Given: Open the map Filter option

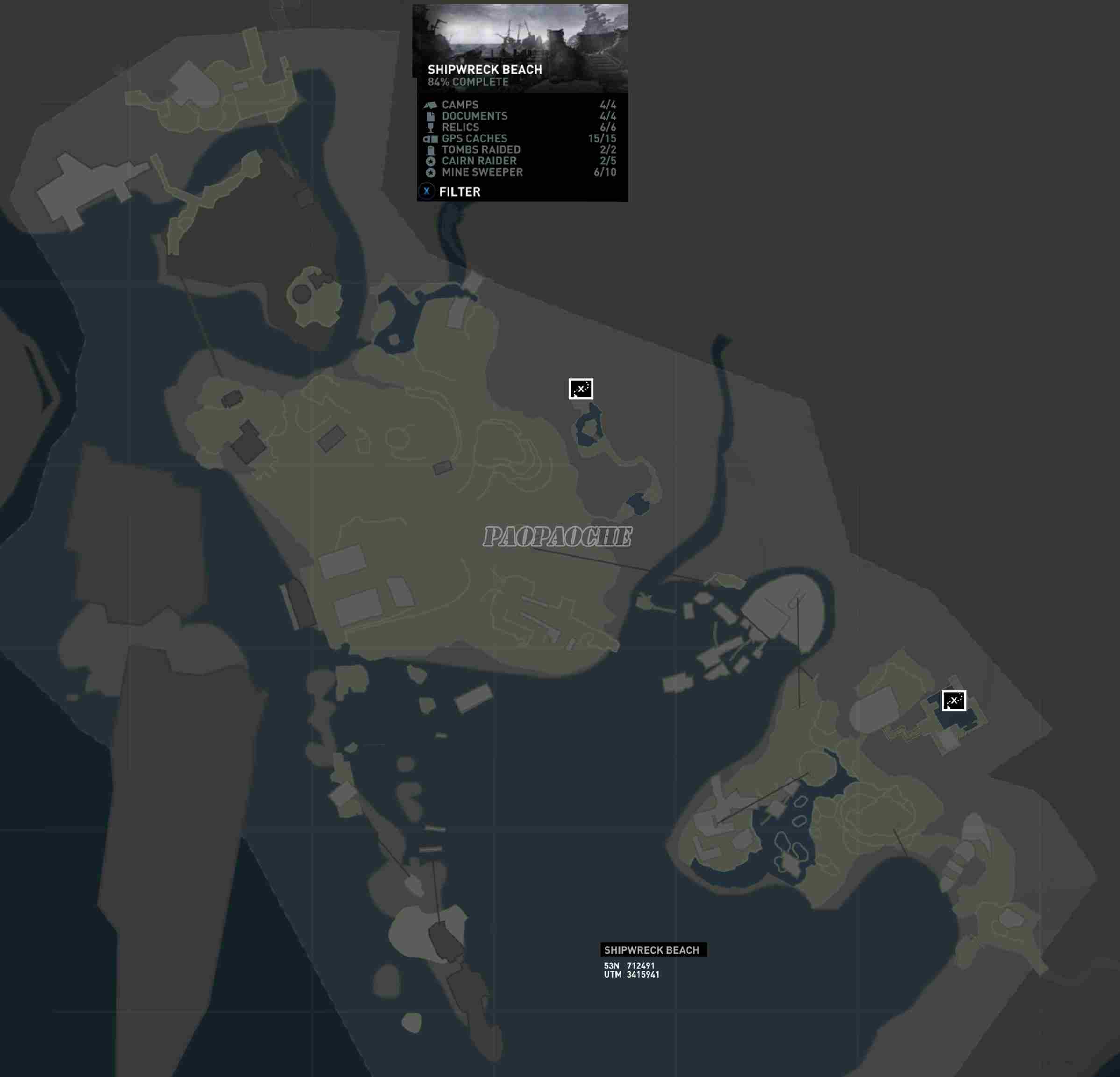Looking at the screenshot, I should (x=451, y=192).
